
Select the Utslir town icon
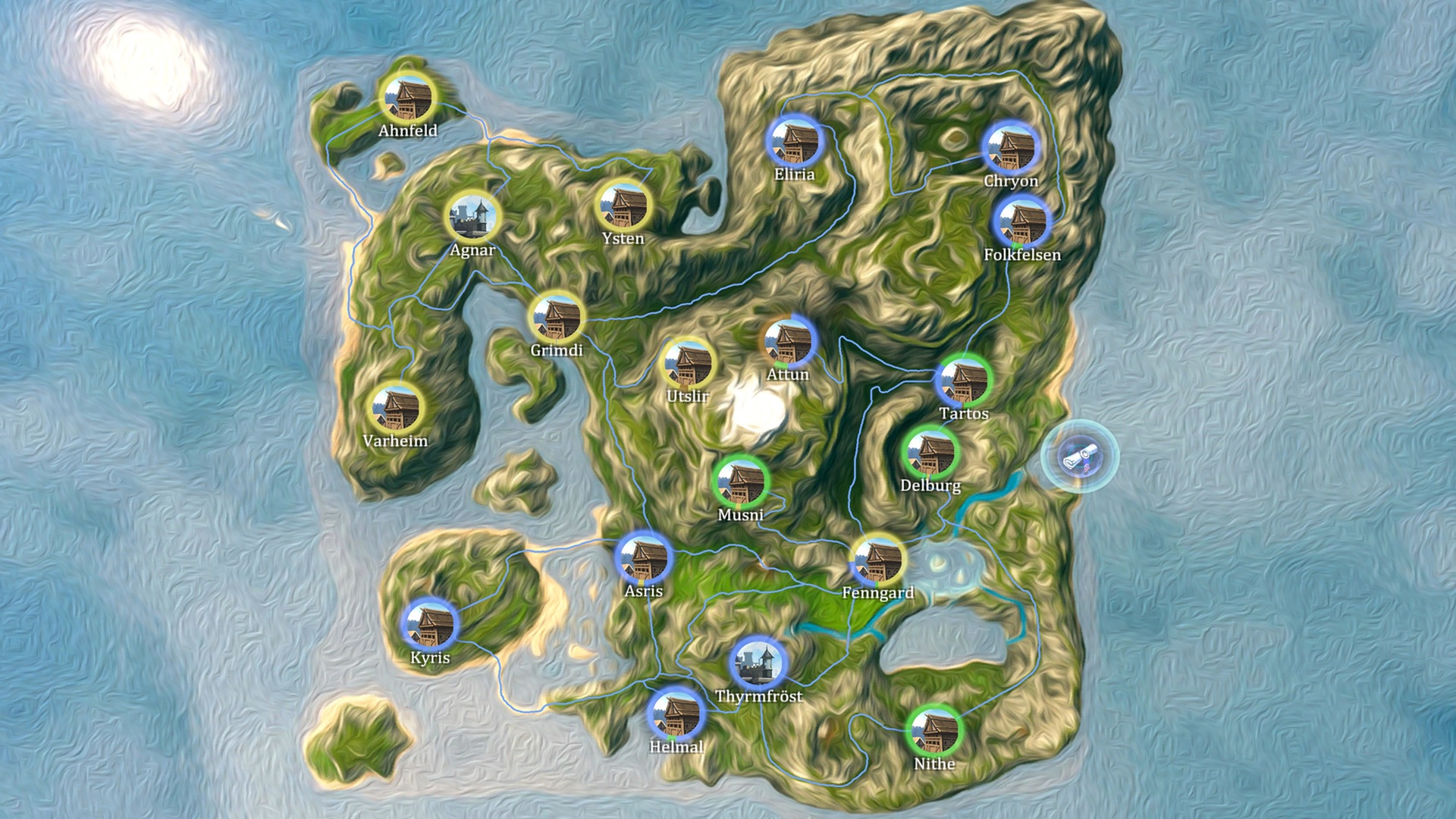(x=688, y=363)
